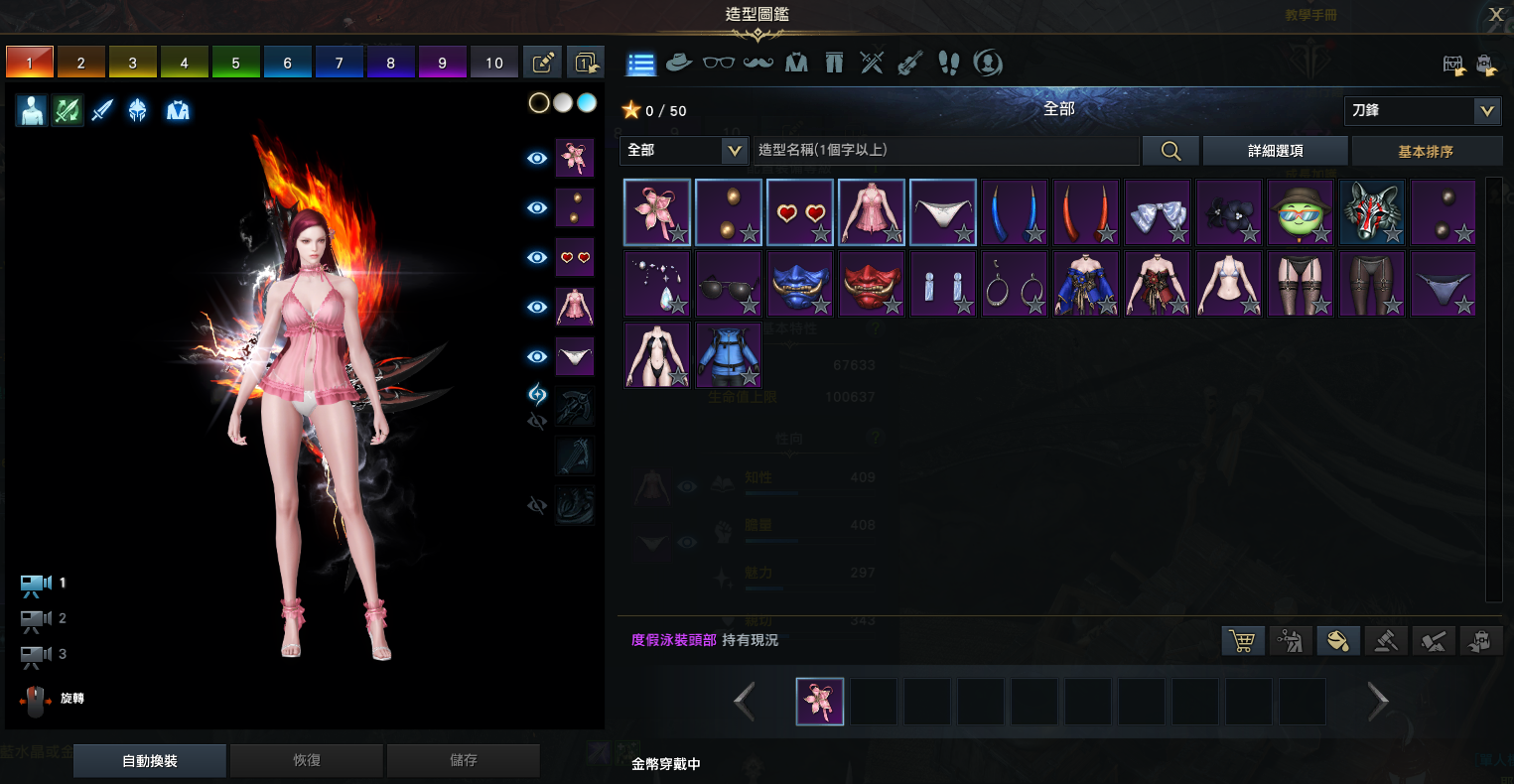The width and height of the screenshot is (1514, 784).
Task: Select the glasses category tab
Action: [719, 63]
